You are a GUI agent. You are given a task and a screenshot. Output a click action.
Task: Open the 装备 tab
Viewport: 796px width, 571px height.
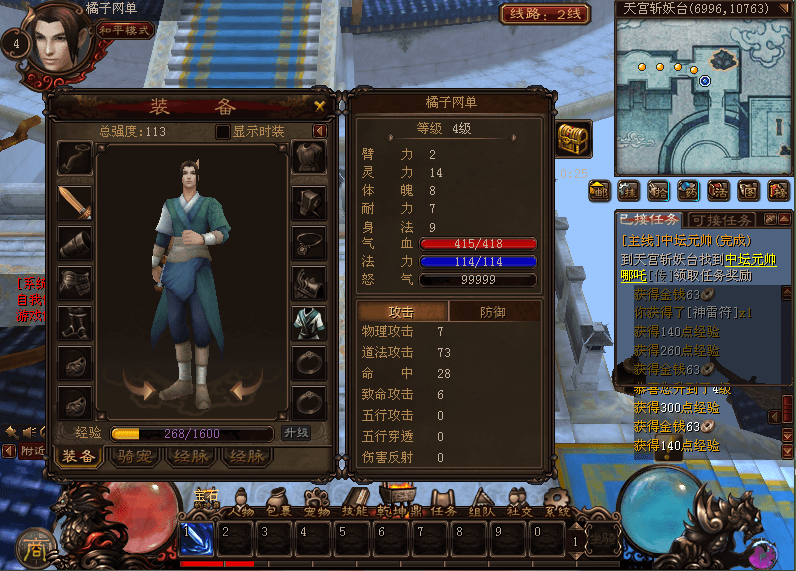[78, 456]
